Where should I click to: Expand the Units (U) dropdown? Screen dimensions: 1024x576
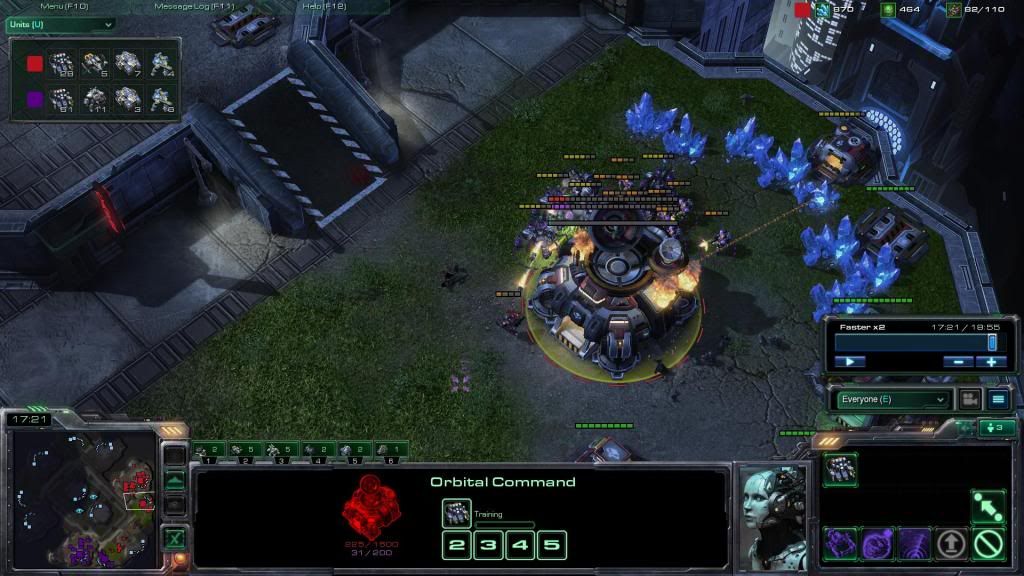coord(60,24)
